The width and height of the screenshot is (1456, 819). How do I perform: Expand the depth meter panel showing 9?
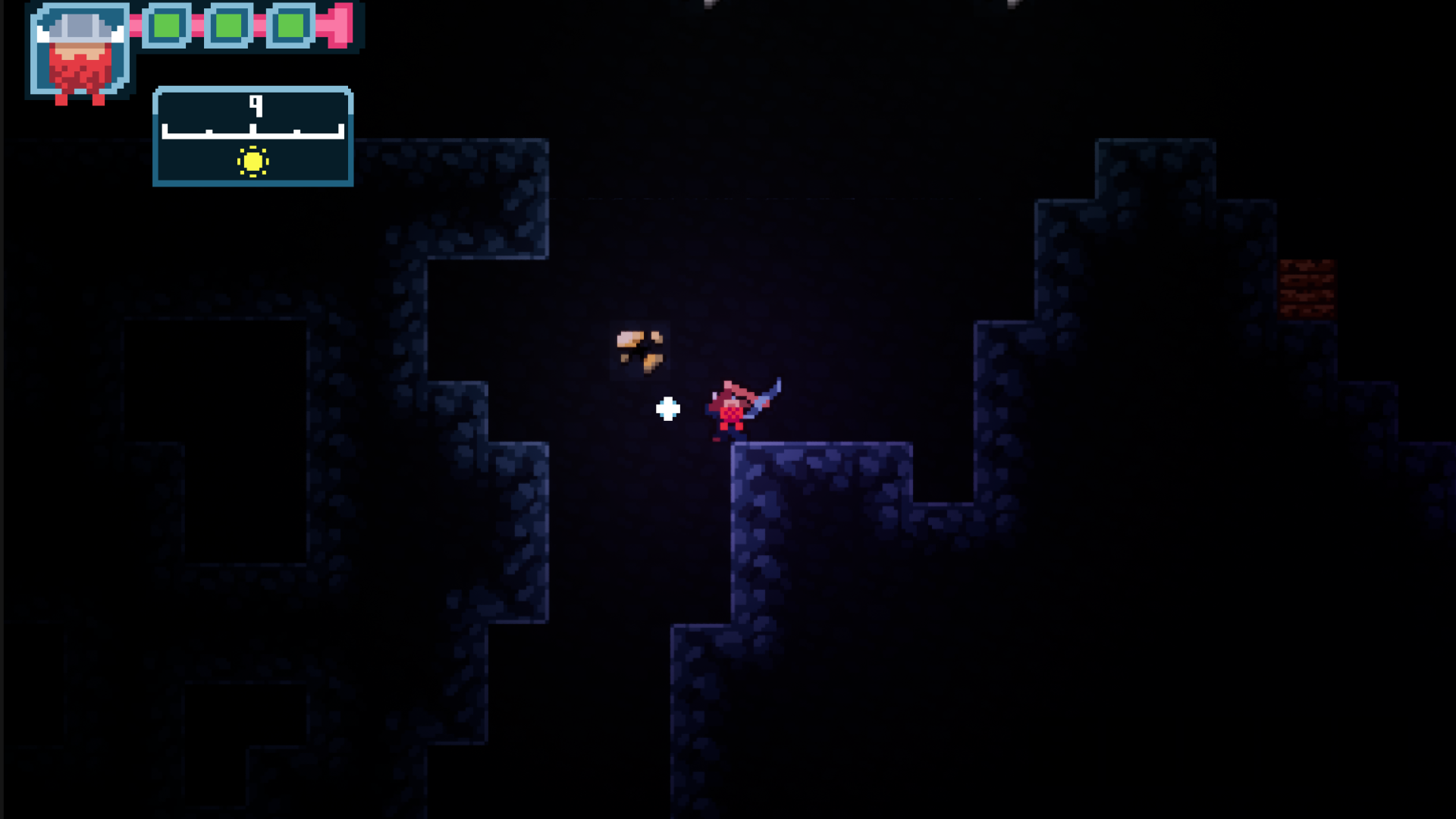(253, 136)
